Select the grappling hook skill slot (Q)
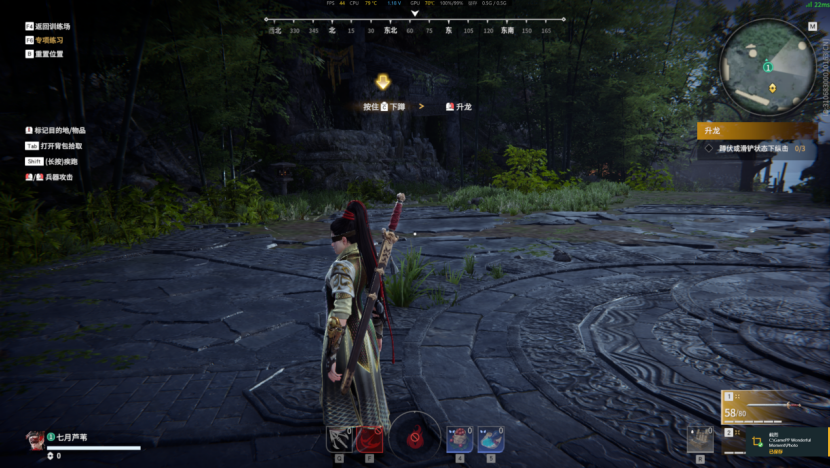Viewport: 830px width, 468px height. pos(340,438)
